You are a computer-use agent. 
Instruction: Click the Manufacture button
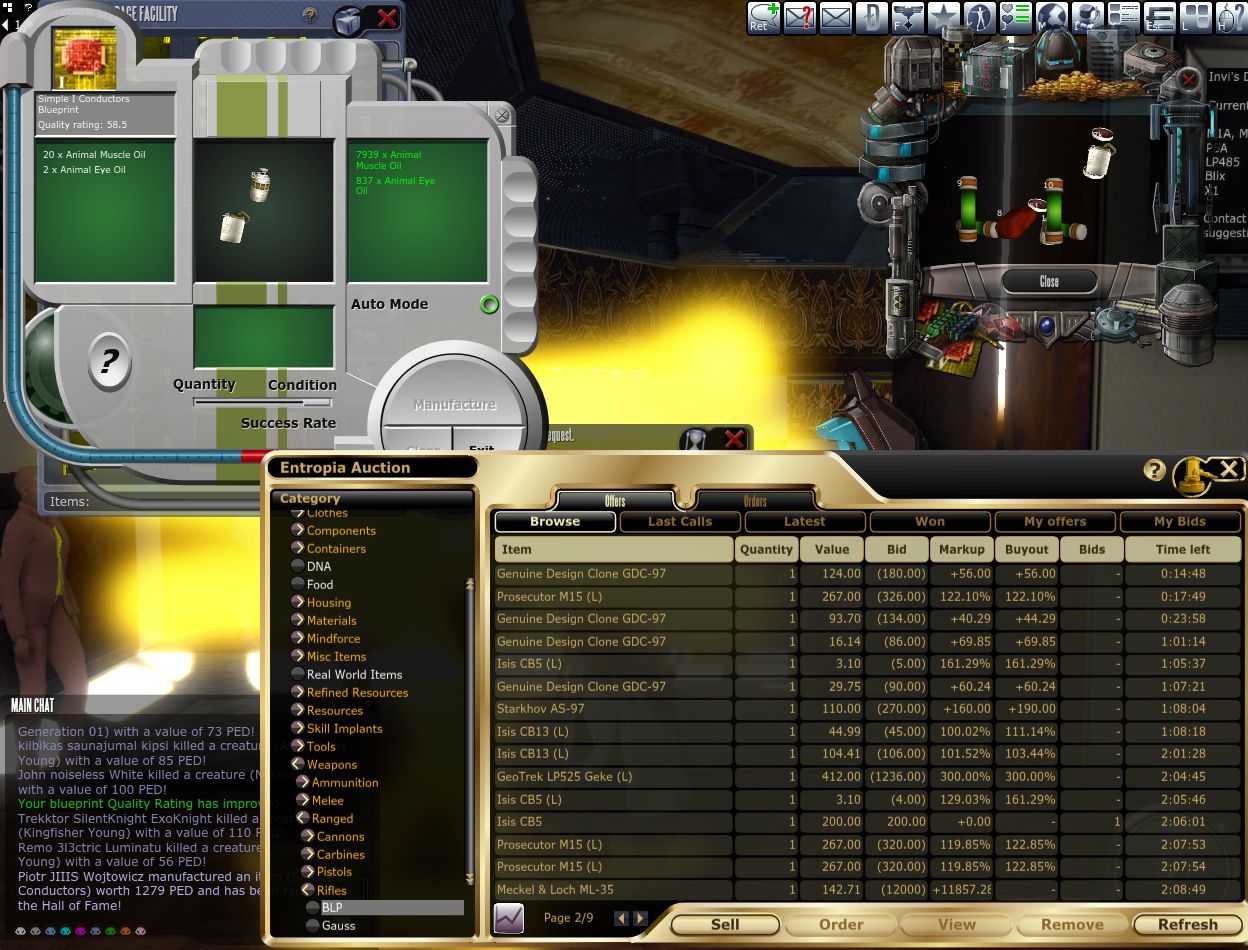coord(455,405)
